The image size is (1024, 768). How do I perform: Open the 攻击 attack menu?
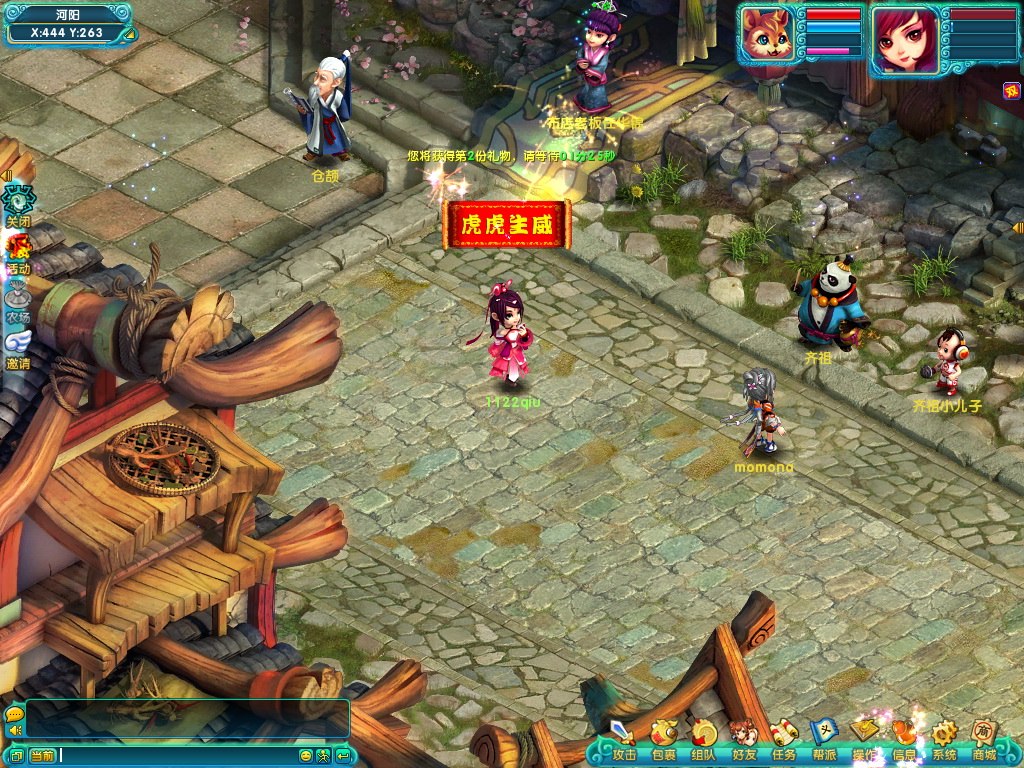pos(623,739)
